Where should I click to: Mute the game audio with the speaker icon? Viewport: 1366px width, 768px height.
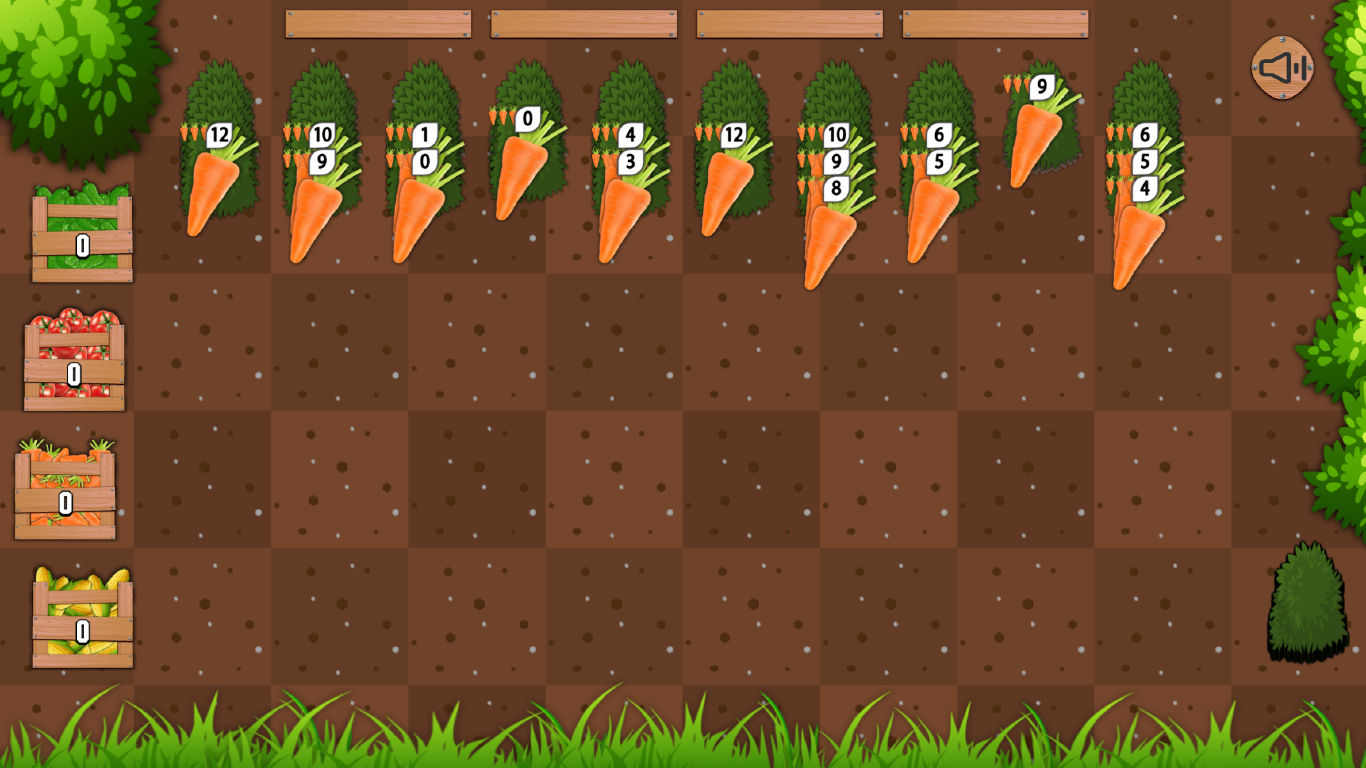coord(1281,68)
